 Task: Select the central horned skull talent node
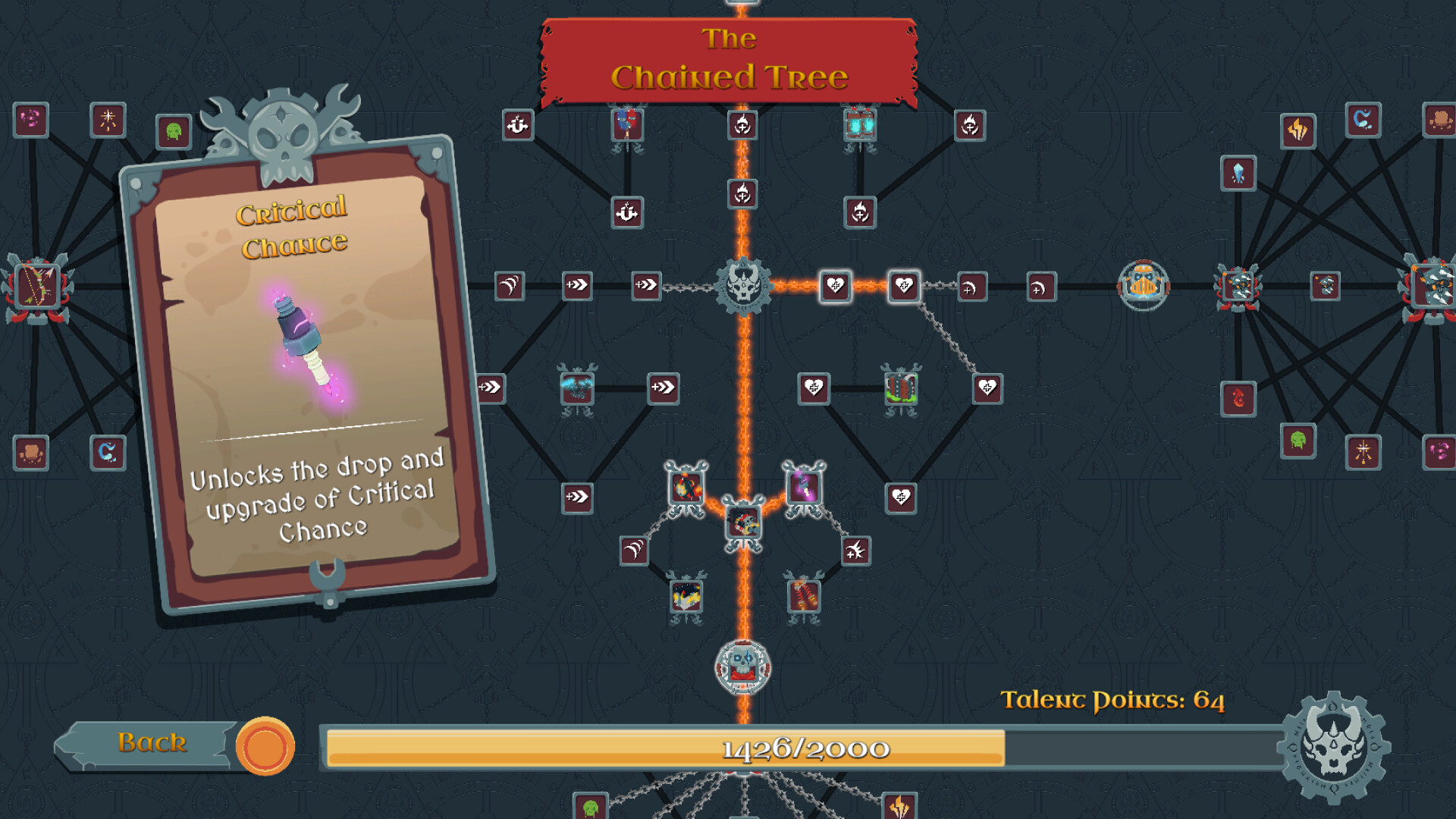tap(743, 286)
